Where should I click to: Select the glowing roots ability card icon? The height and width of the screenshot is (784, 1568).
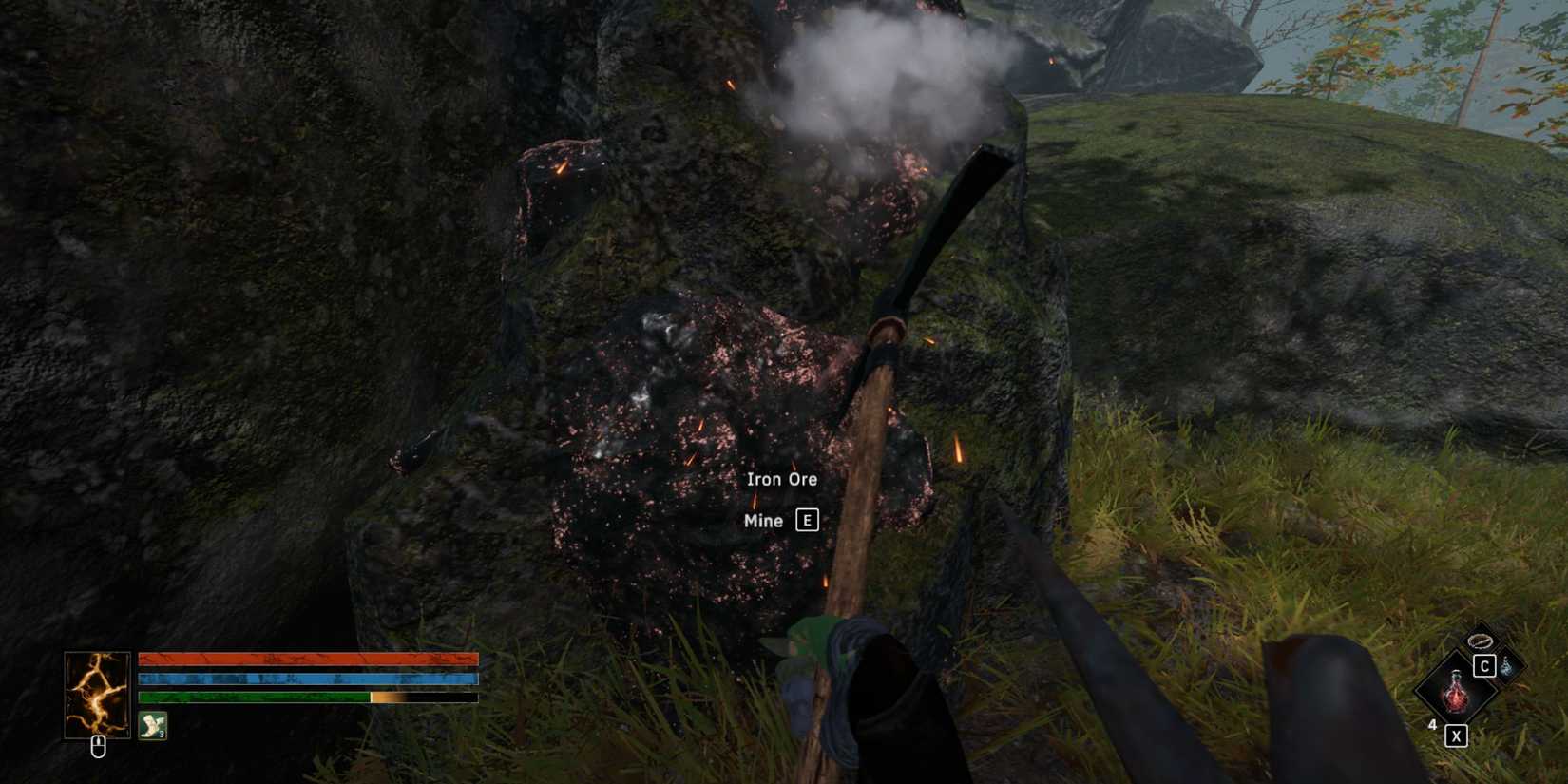click(x=98, y=695)
